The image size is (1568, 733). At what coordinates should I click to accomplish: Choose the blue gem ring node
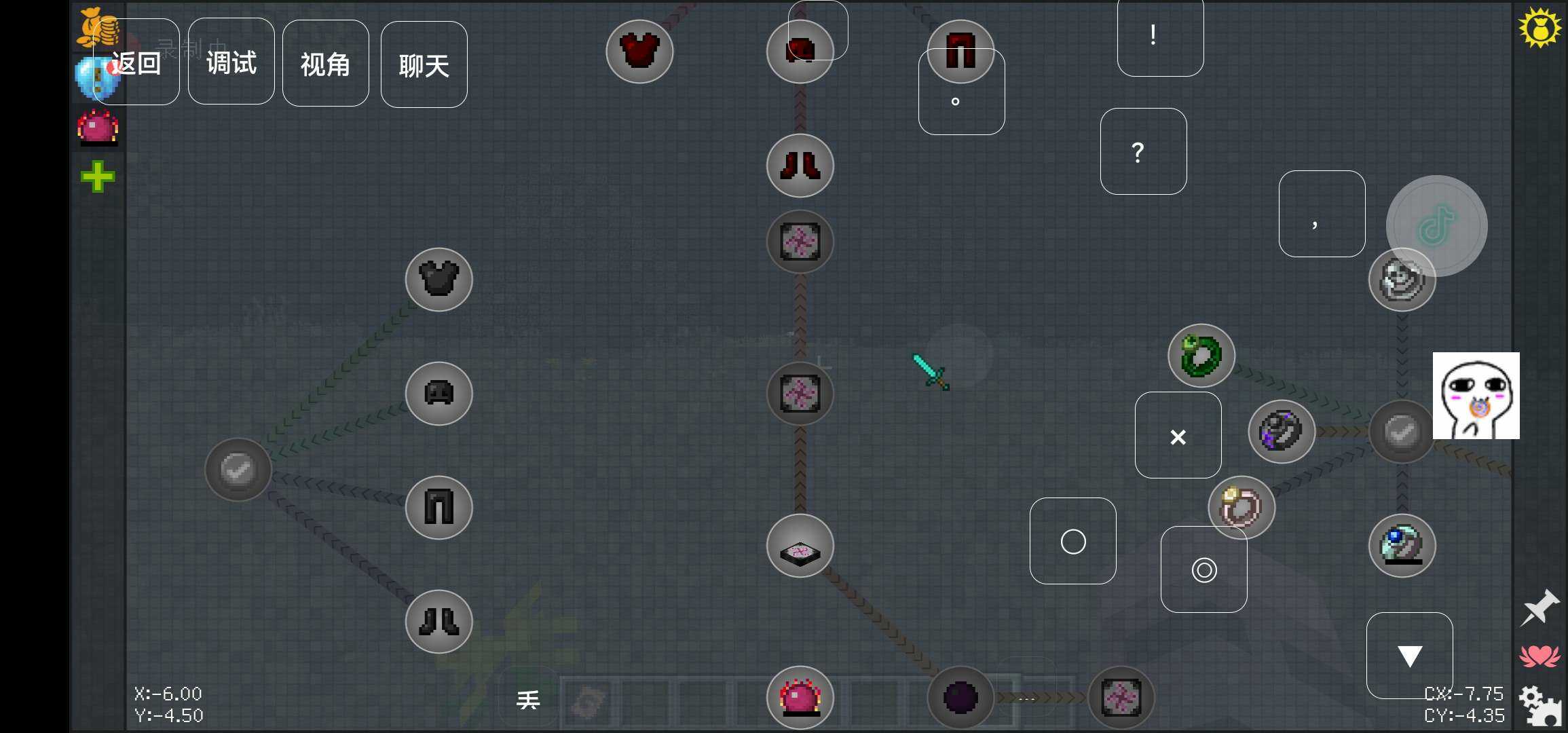pos(1402,546)
